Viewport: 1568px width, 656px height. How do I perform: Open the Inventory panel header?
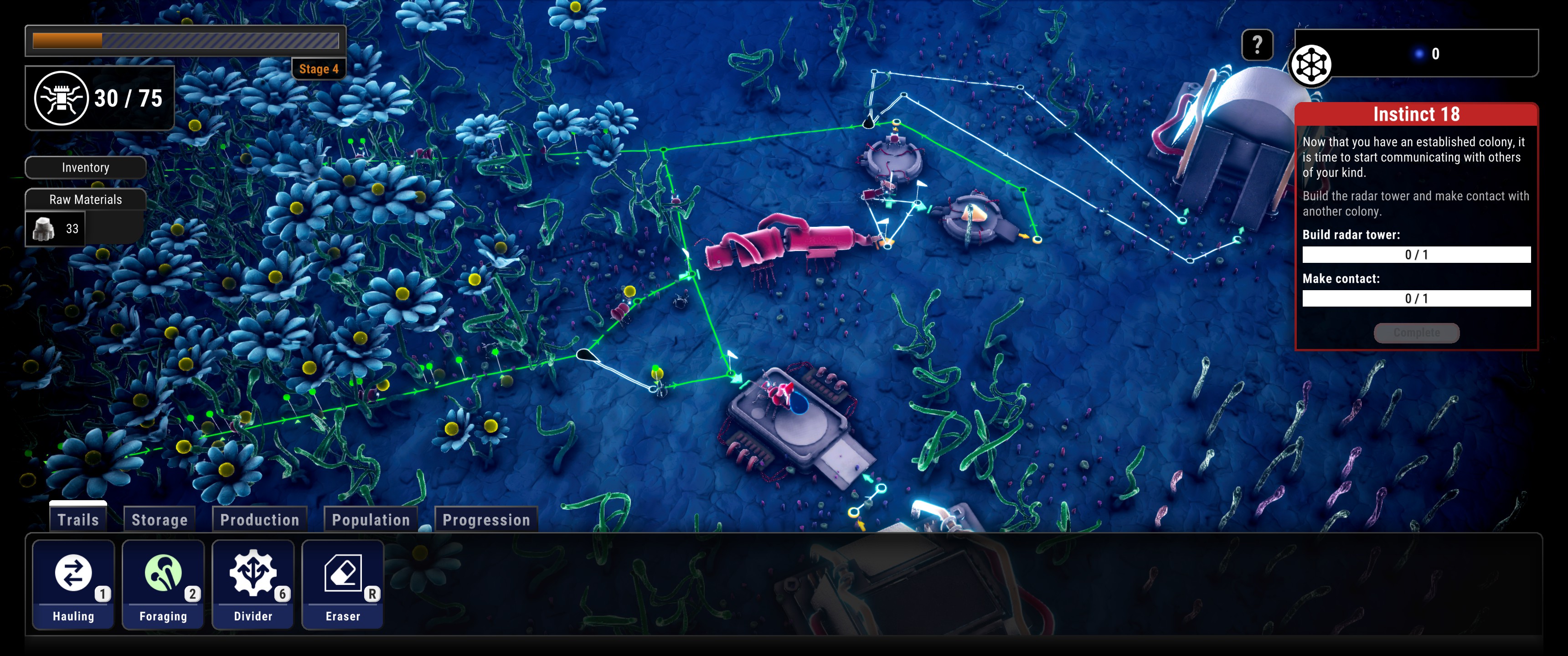(85, 167)
